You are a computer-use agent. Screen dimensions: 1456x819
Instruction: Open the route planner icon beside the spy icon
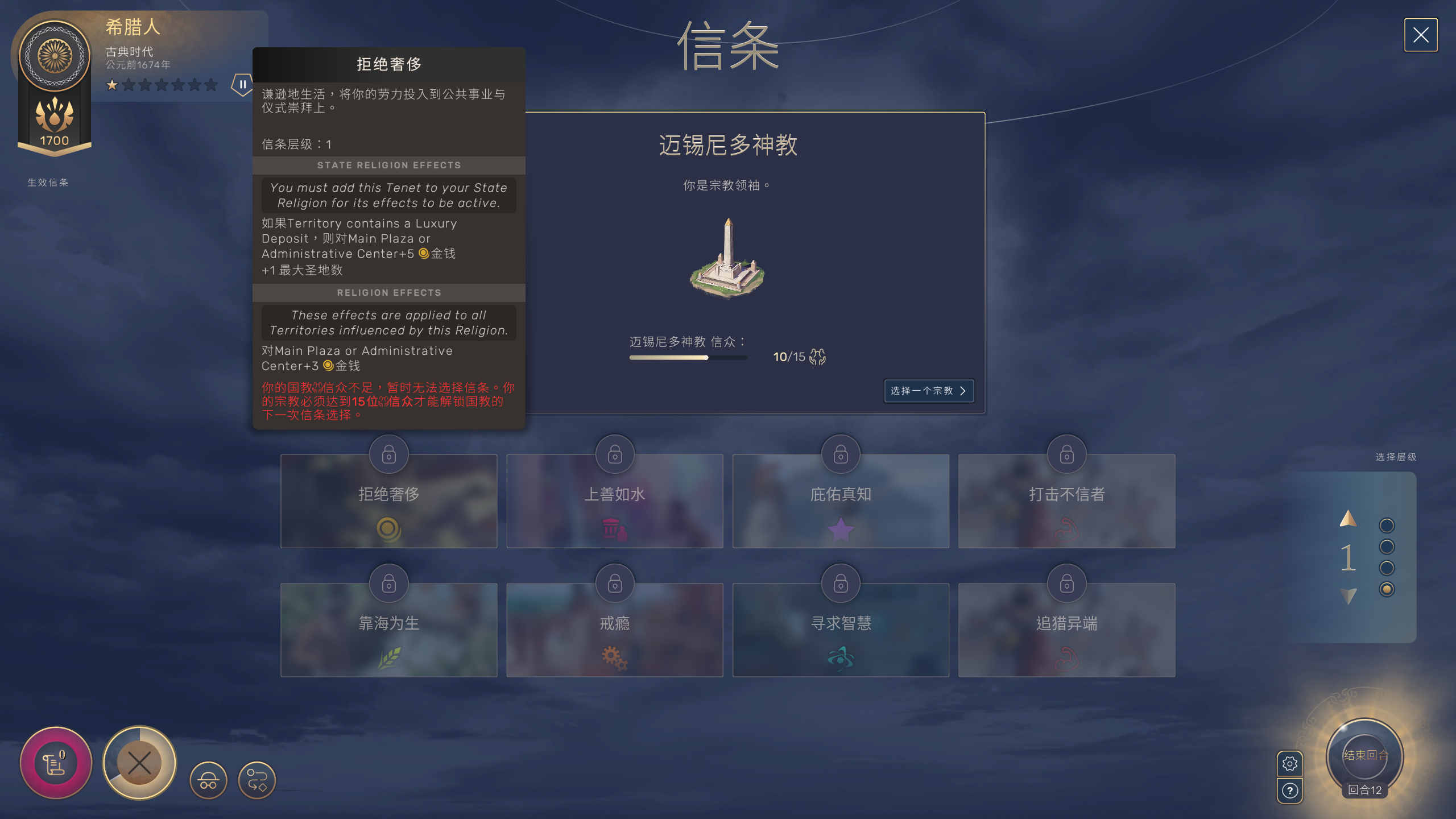tap(257, 780)
